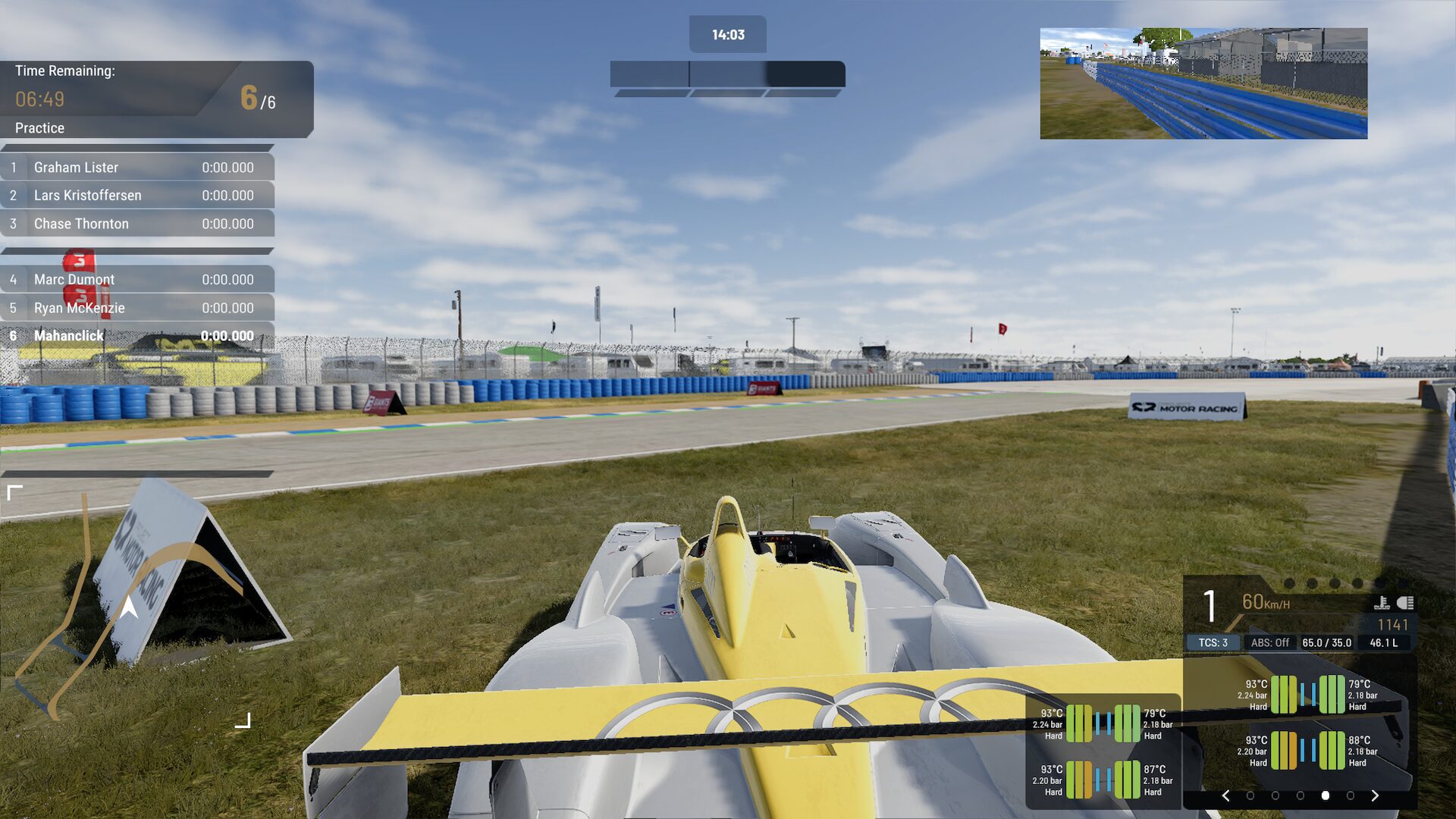
Task: Expand the 65.0 / 35.0 brake bias display
Action: 1327,642
